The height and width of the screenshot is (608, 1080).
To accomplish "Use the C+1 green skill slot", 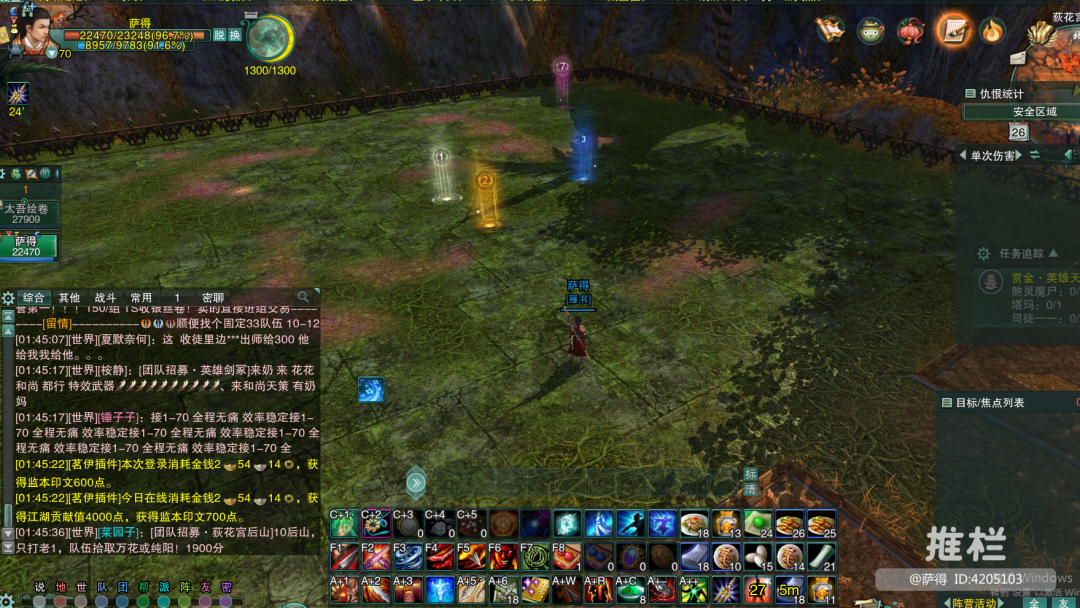I will pos(343,523).
